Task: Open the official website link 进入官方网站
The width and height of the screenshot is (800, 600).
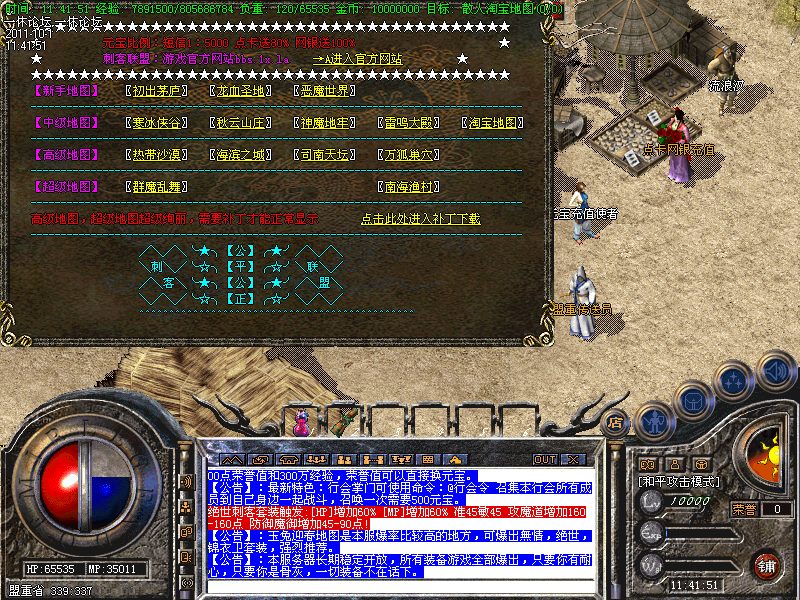Action: click(x=358, y=59)
